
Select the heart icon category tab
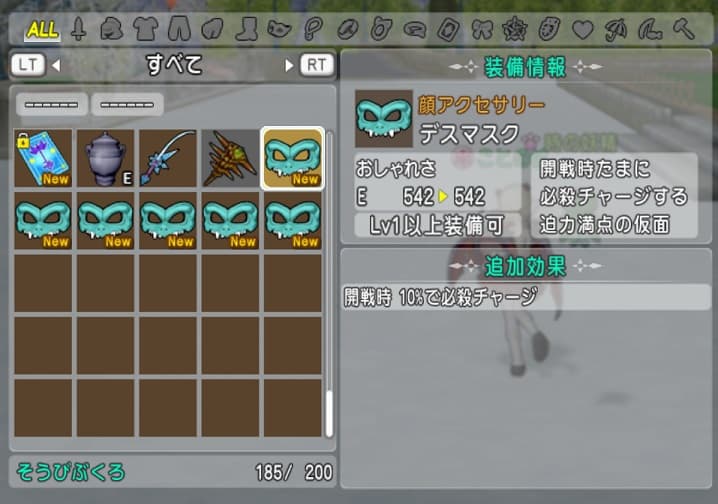(583, 29)
